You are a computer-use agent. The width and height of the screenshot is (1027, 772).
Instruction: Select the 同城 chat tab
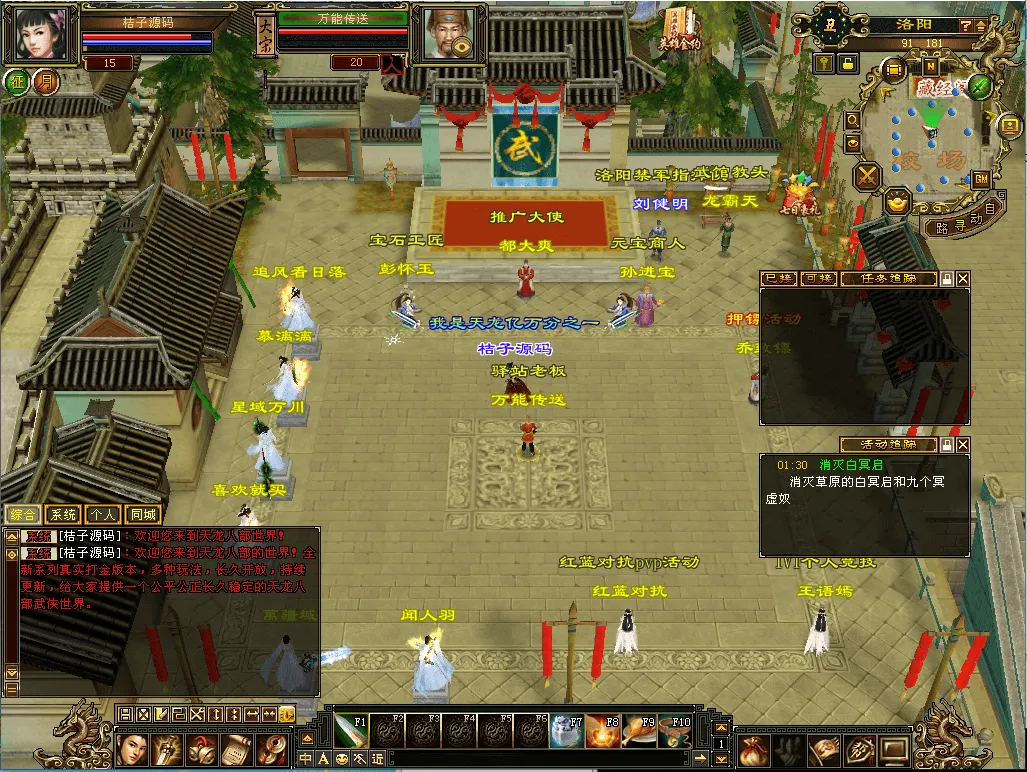143,515
